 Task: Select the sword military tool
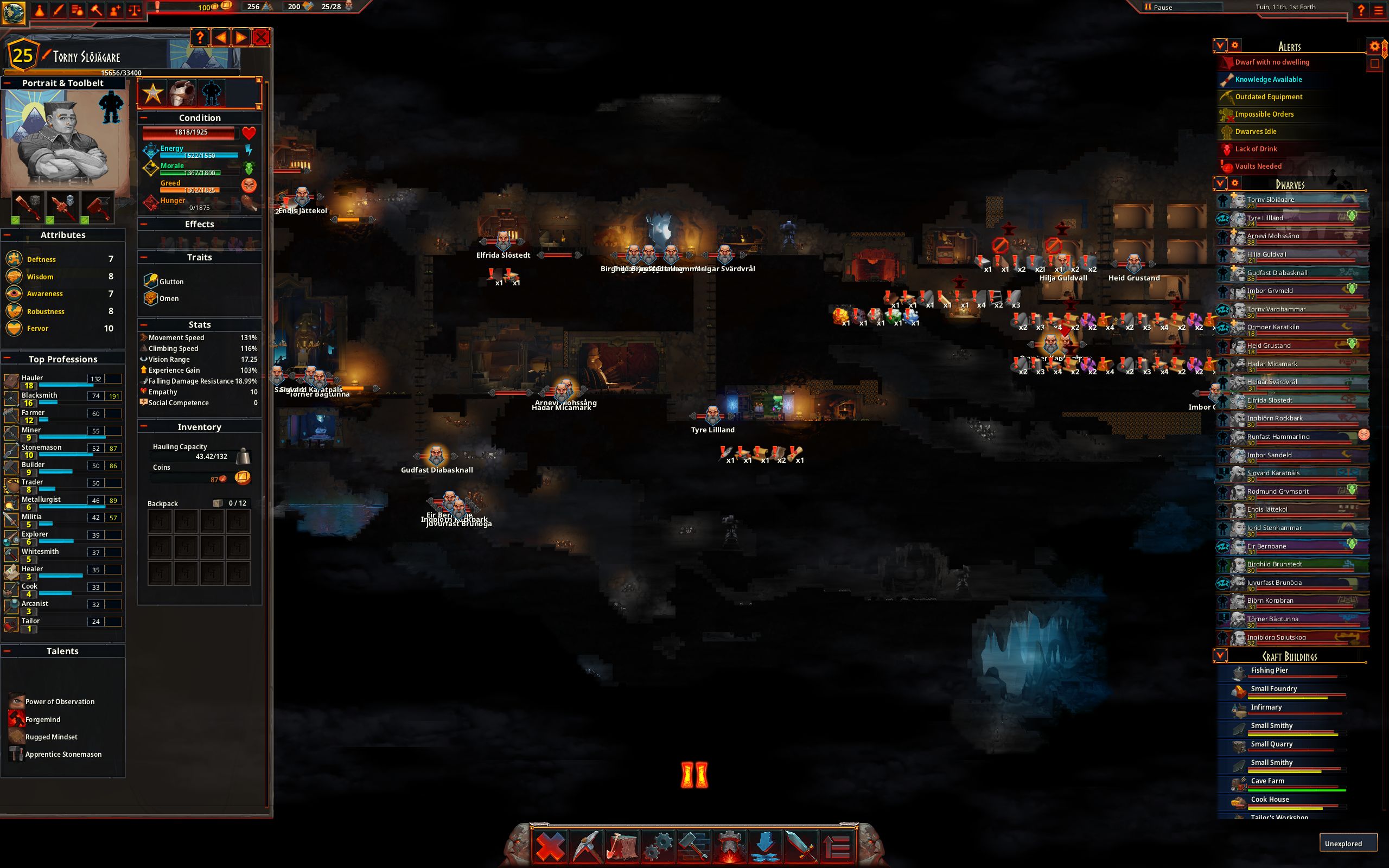(801, 846)
